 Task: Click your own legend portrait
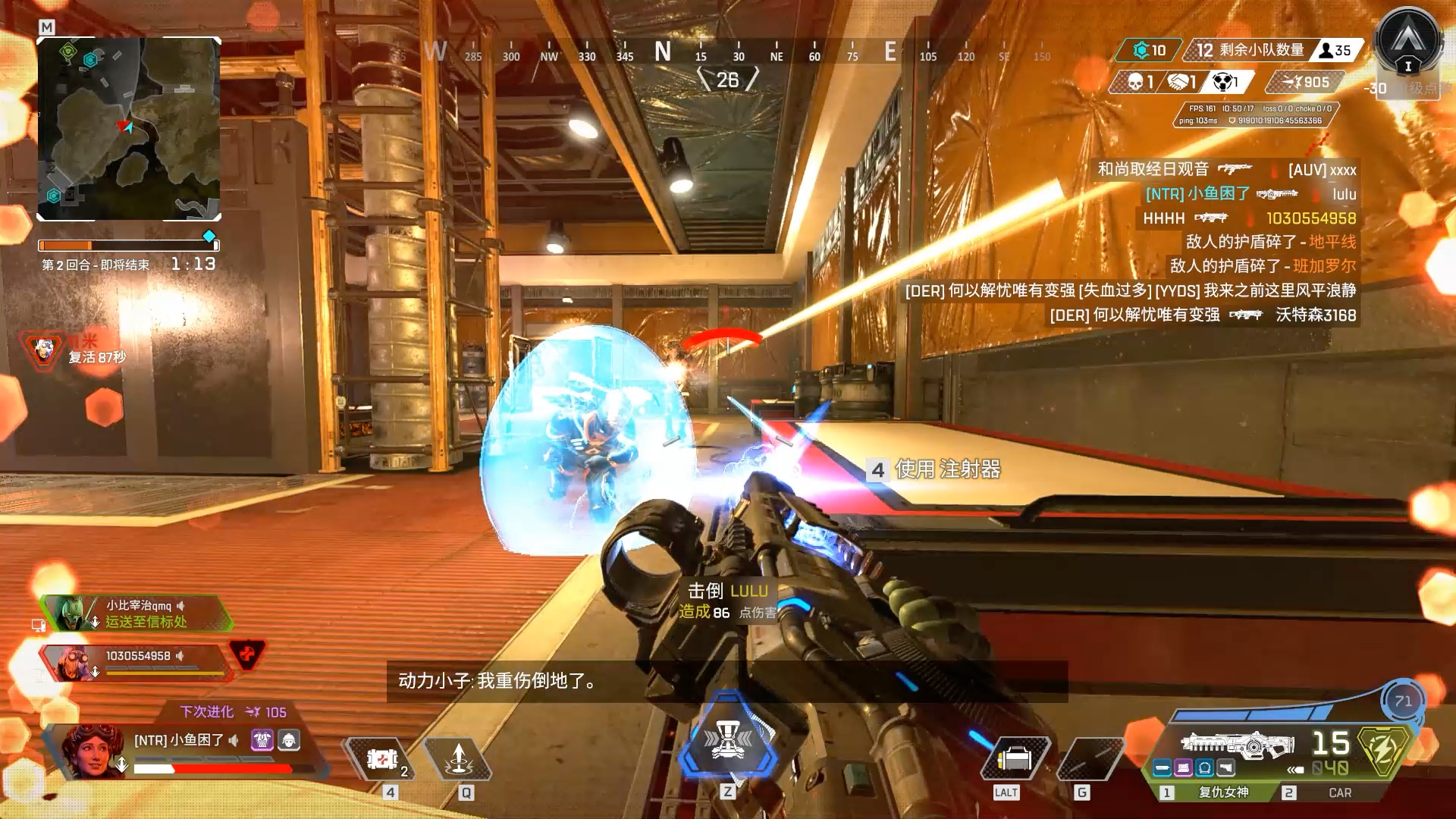(93, 751)
